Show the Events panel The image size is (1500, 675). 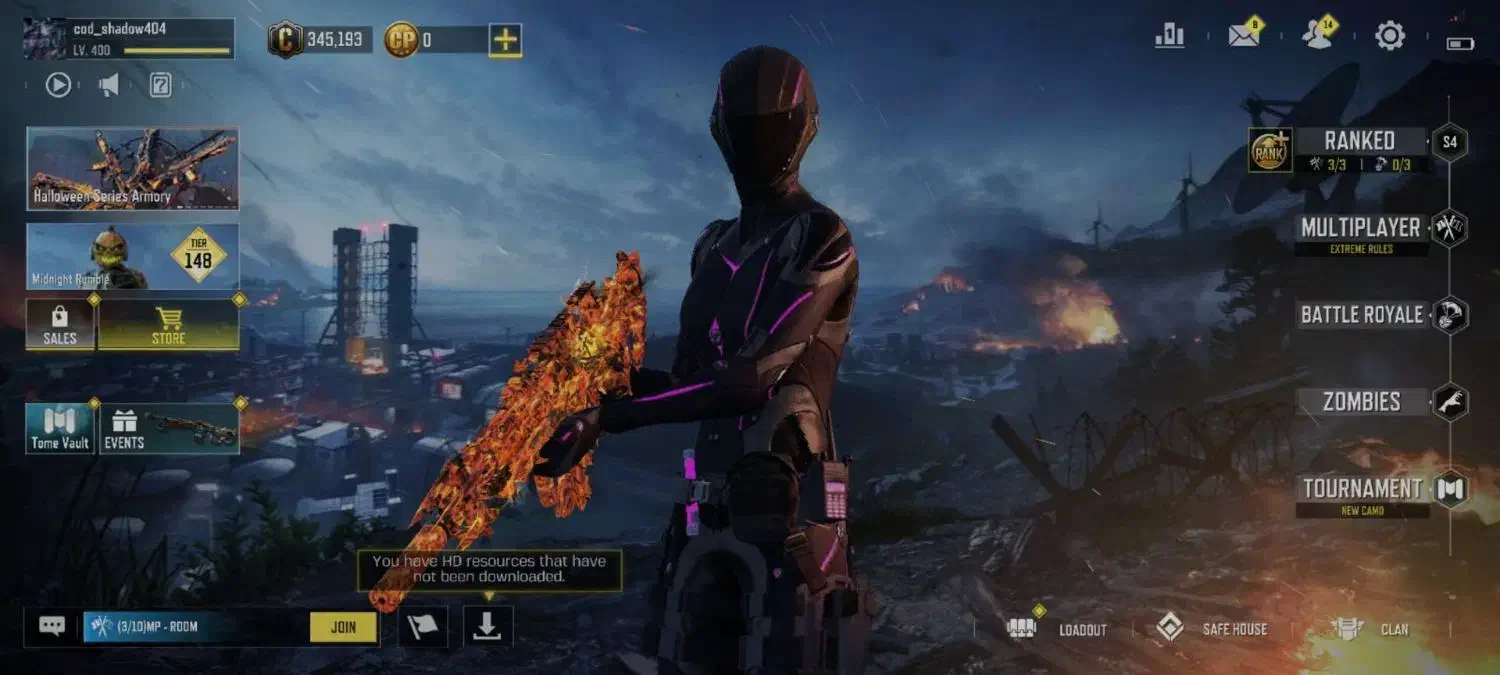pos(168,428)
